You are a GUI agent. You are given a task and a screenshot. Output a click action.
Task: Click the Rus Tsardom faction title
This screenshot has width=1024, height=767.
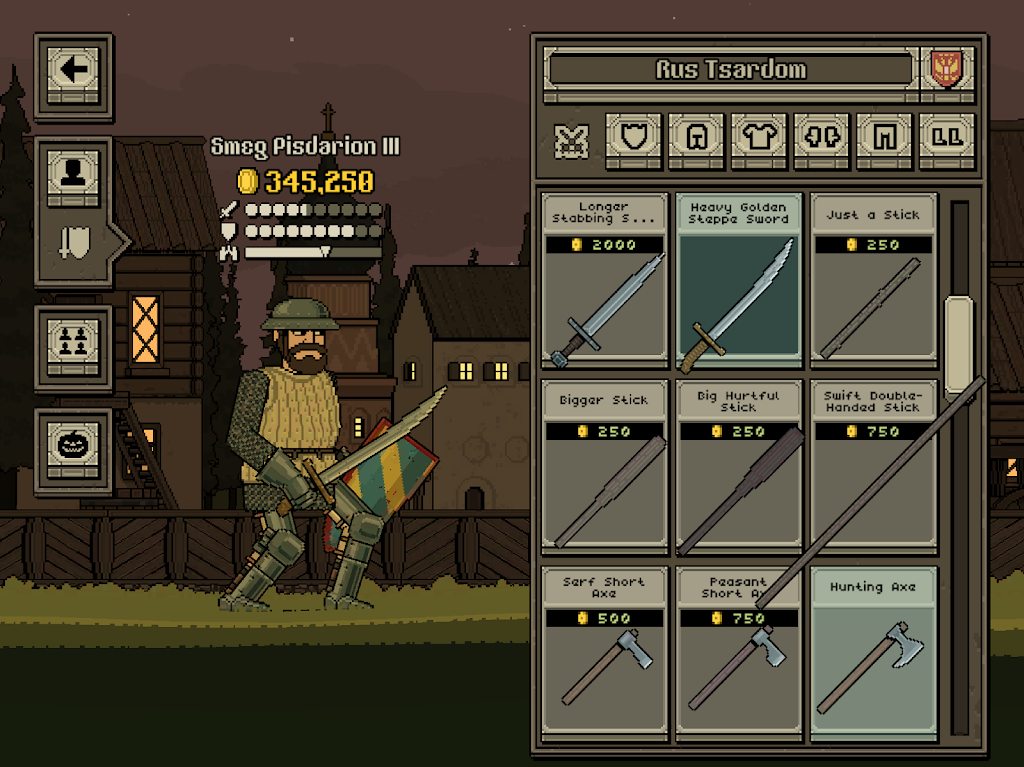click(x=730, y=70)
